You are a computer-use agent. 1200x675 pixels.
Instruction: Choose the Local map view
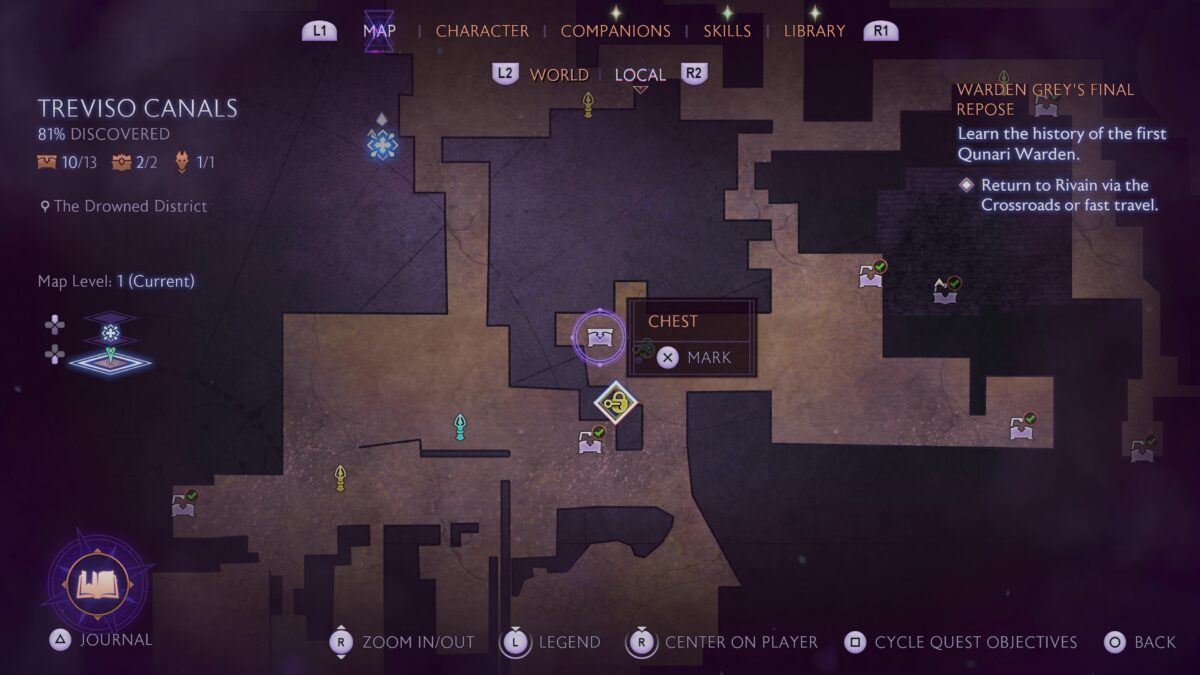click(x=640, y=75)
